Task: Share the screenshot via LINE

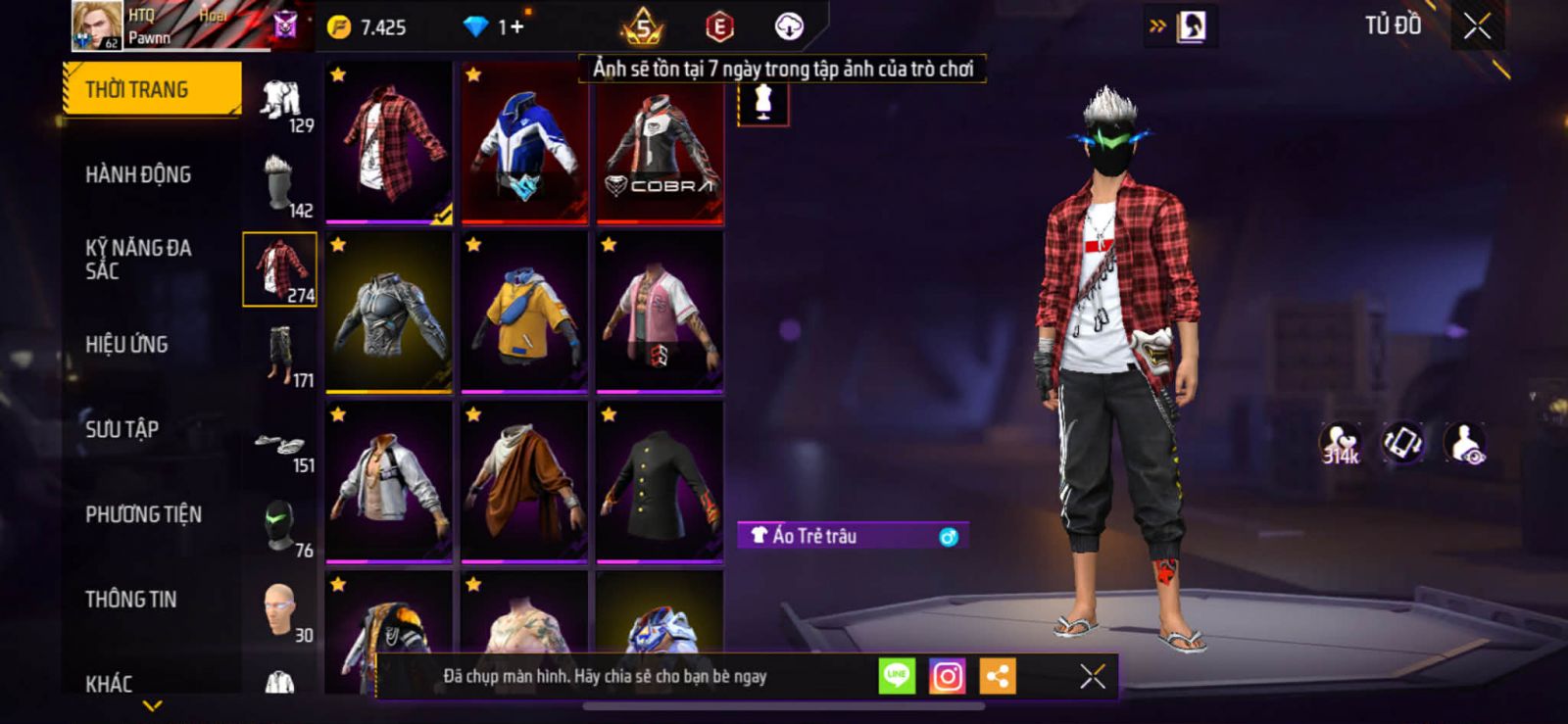Action: point(897,676)
